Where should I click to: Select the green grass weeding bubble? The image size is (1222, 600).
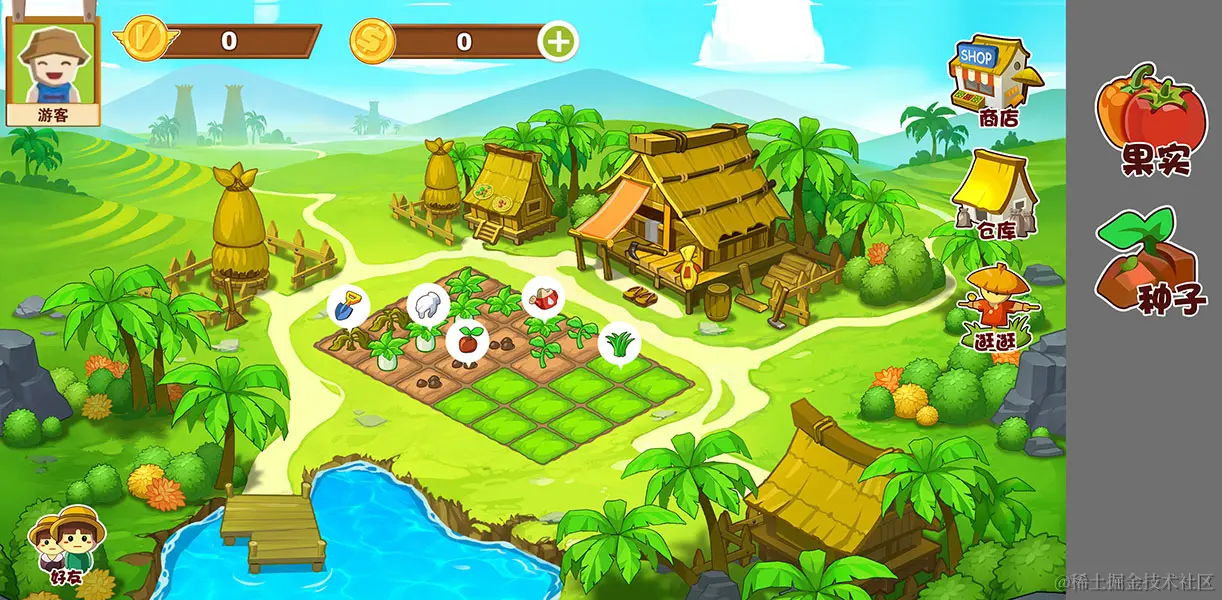click(619, 343)
